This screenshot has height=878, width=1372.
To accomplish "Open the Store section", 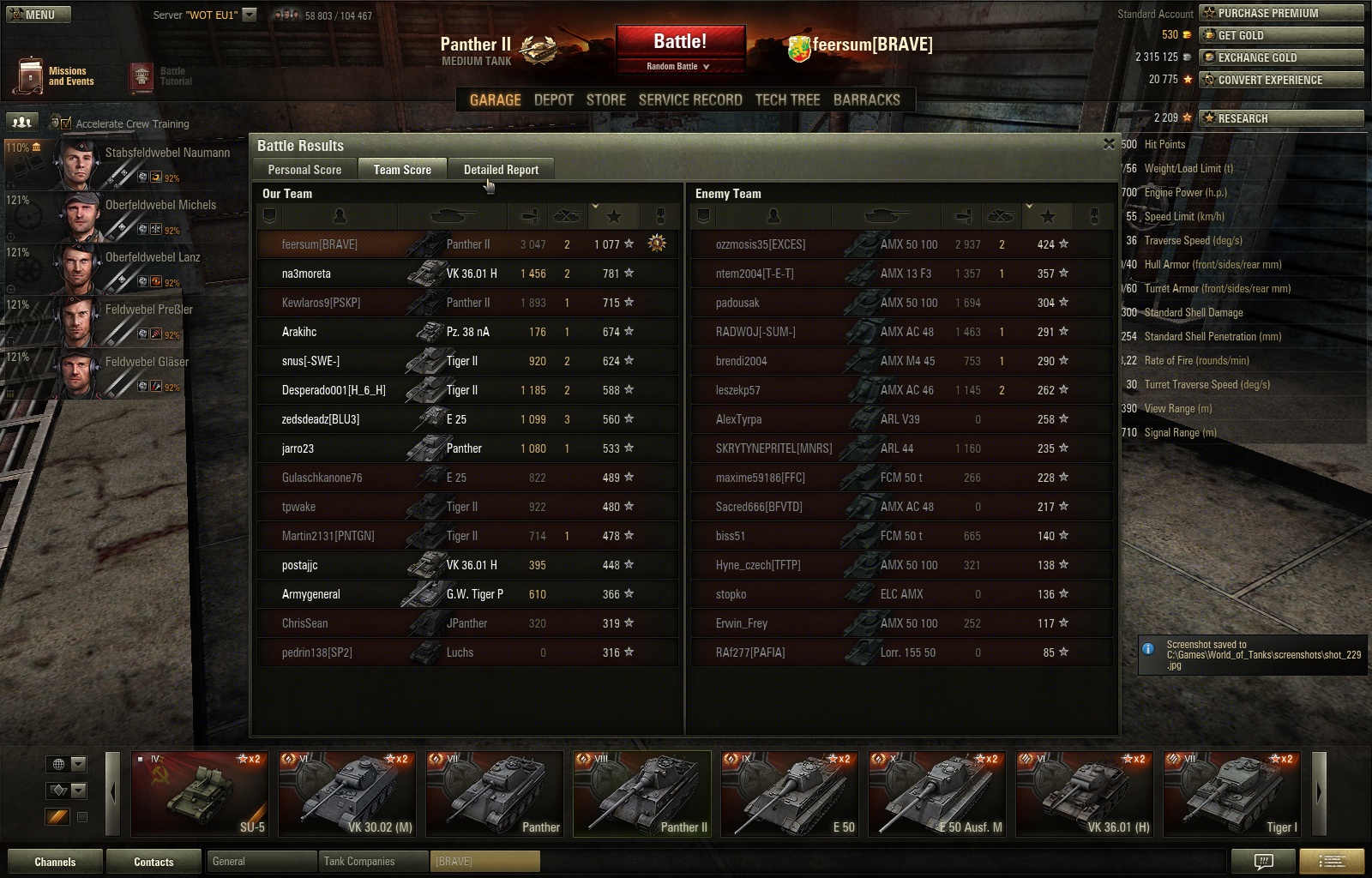I will click(605, 99).
